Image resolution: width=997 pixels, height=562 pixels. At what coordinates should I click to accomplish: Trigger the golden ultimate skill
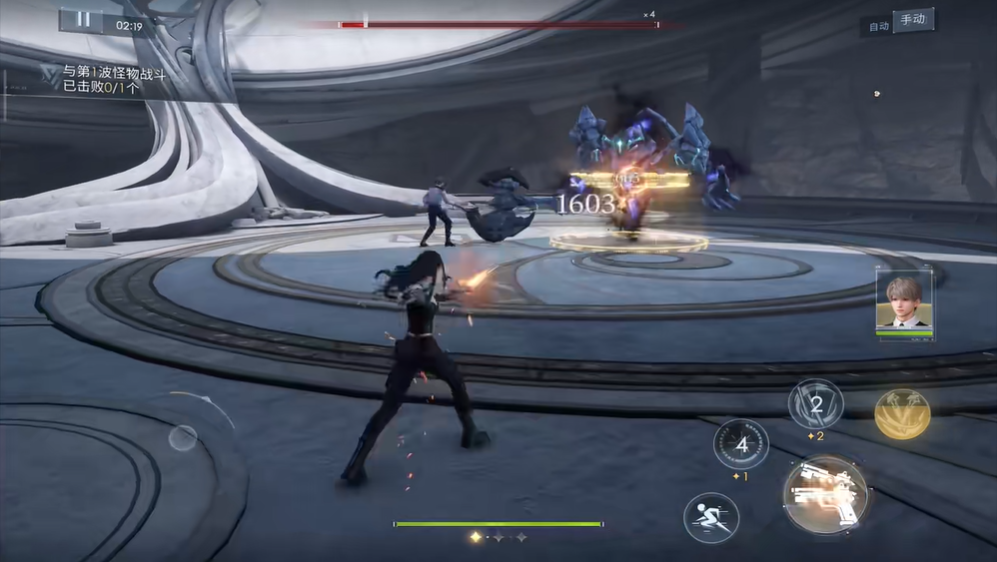902,414
